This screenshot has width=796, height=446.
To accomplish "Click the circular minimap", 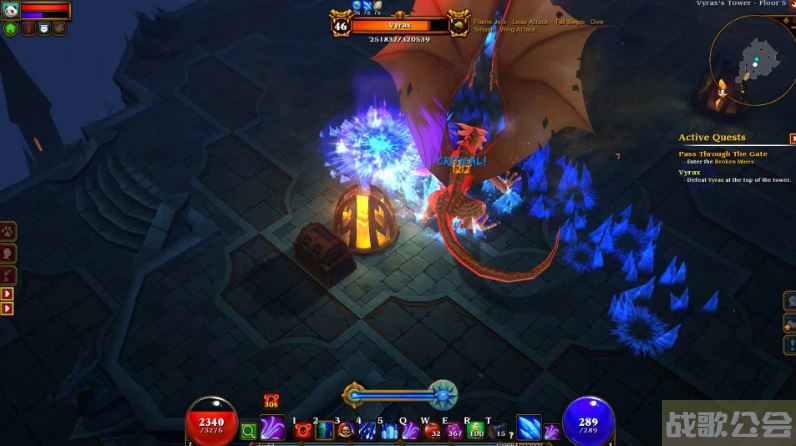I will pyautogui.click(x=750, y=62).
